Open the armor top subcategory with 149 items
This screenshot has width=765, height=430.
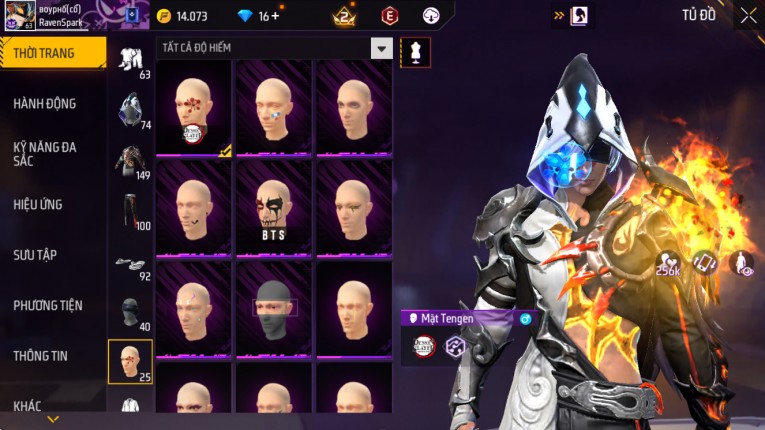[x=130, y=160]
